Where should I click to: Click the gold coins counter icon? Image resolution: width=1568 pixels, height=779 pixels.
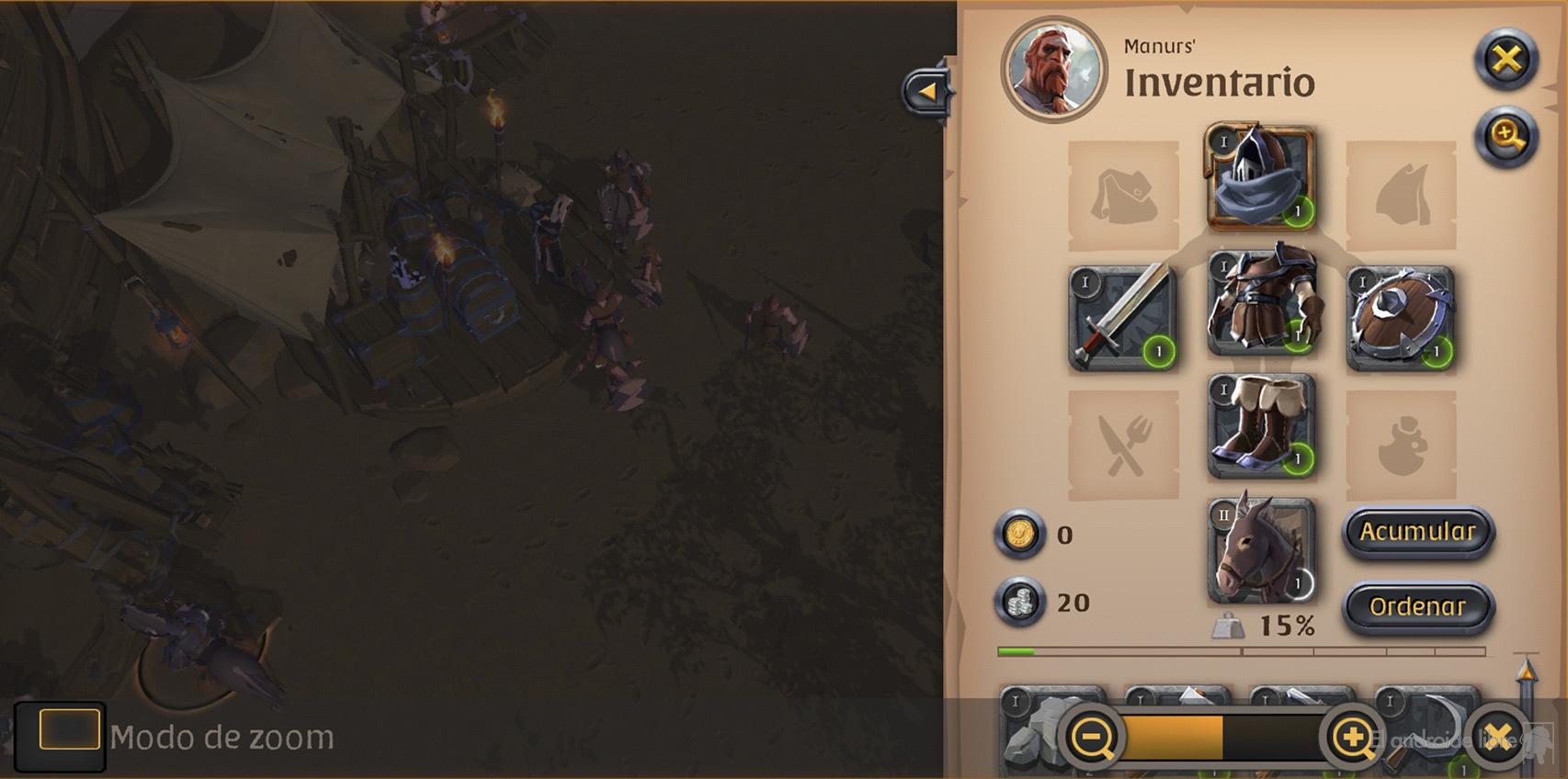click(1020, 536)
